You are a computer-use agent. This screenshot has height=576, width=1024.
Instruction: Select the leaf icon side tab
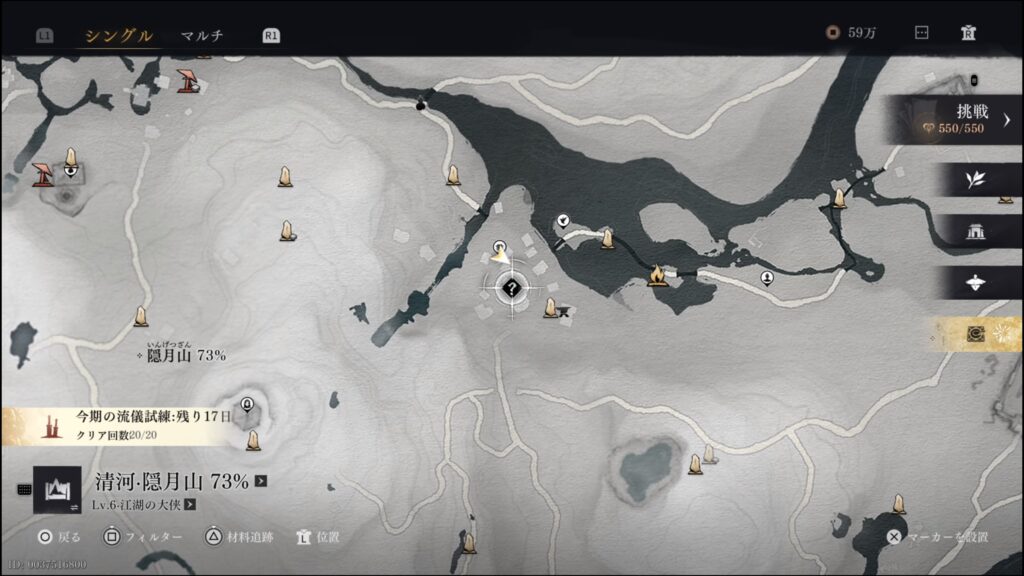point(975,180)
